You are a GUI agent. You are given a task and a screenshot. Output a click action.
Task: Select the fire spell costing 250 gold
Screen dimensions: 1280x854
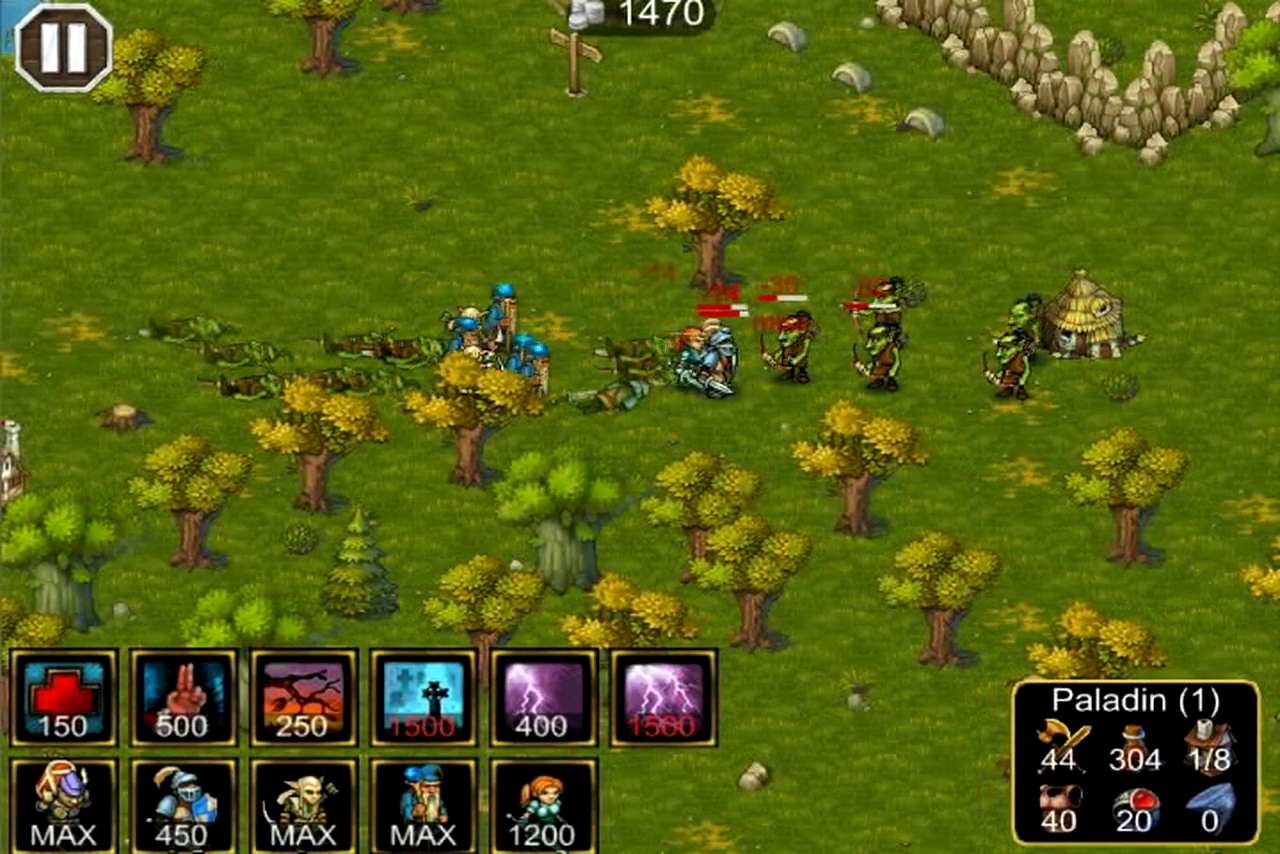pyautogui.click(x=304, y=697)
